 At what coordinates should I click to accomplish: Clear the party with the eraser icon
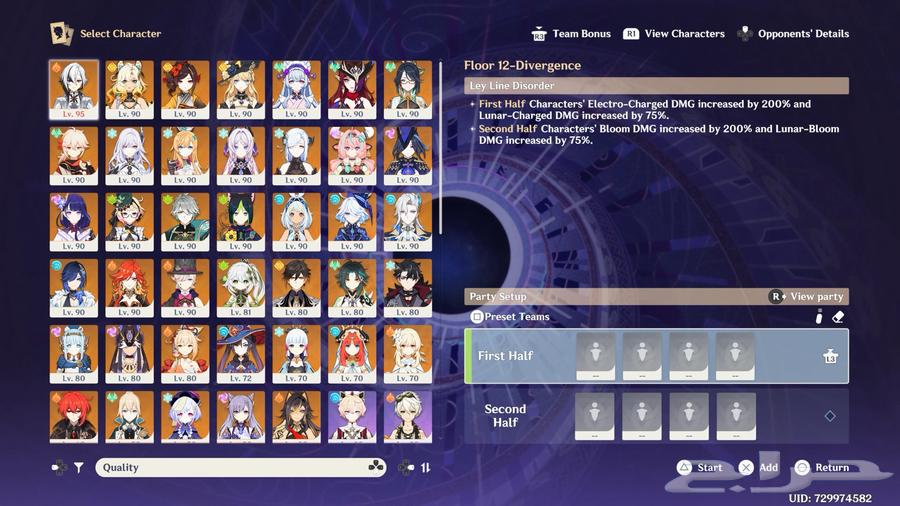[839, 317]
